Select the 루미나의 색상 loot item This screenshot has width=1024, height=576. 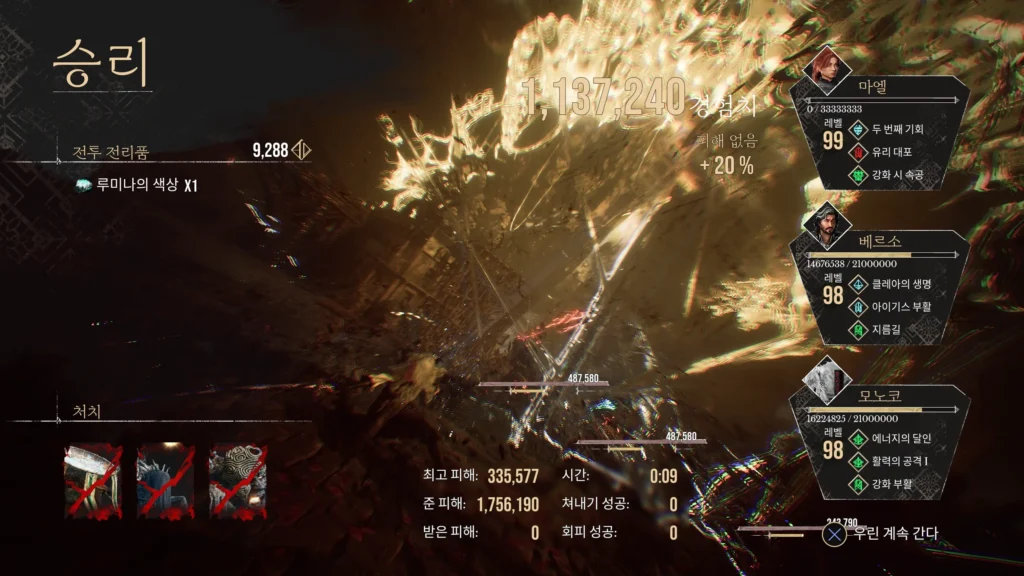[x=130, y=185]
